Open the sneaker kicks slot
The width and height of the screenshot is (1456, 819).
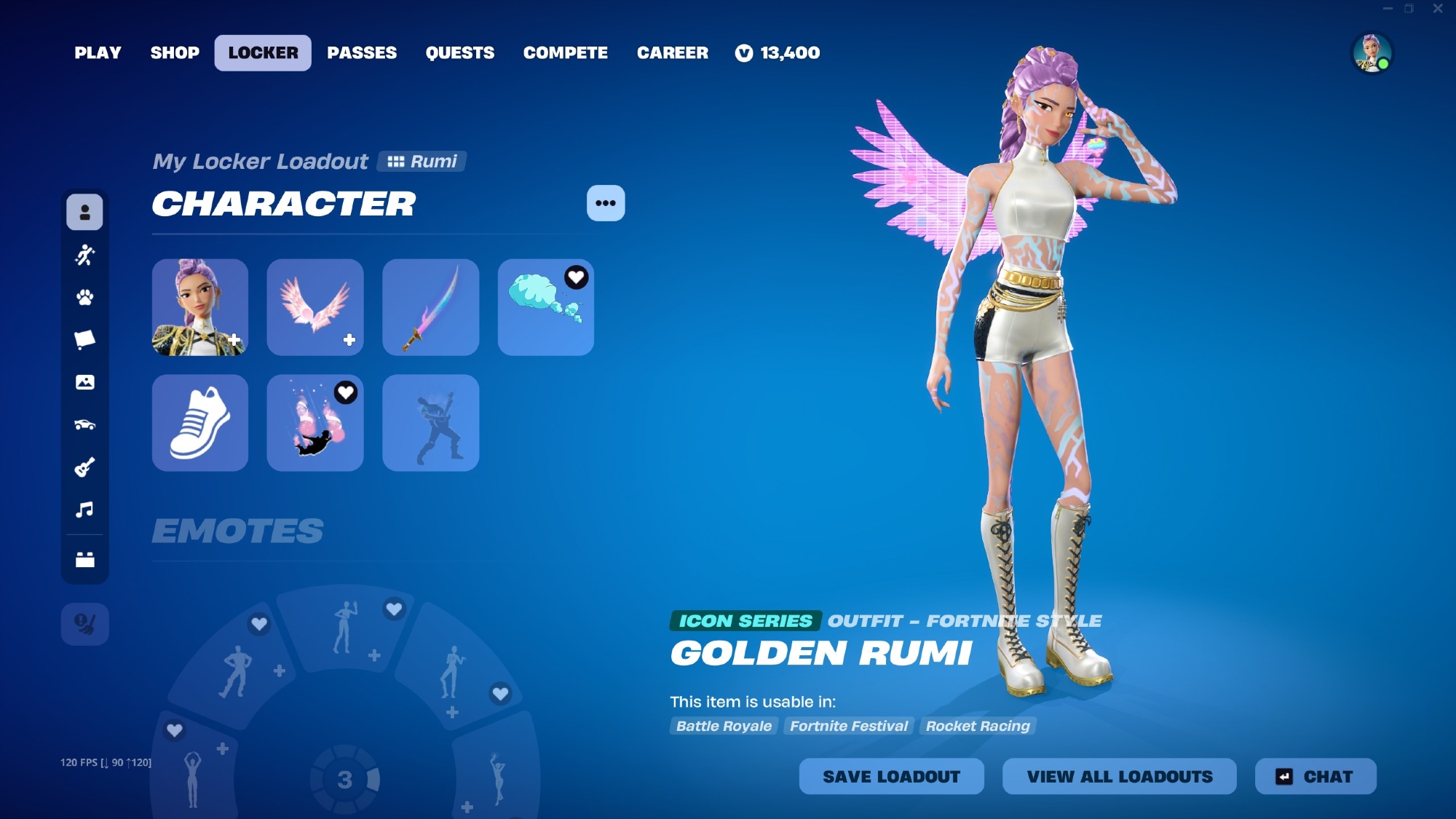pos(200,423)
